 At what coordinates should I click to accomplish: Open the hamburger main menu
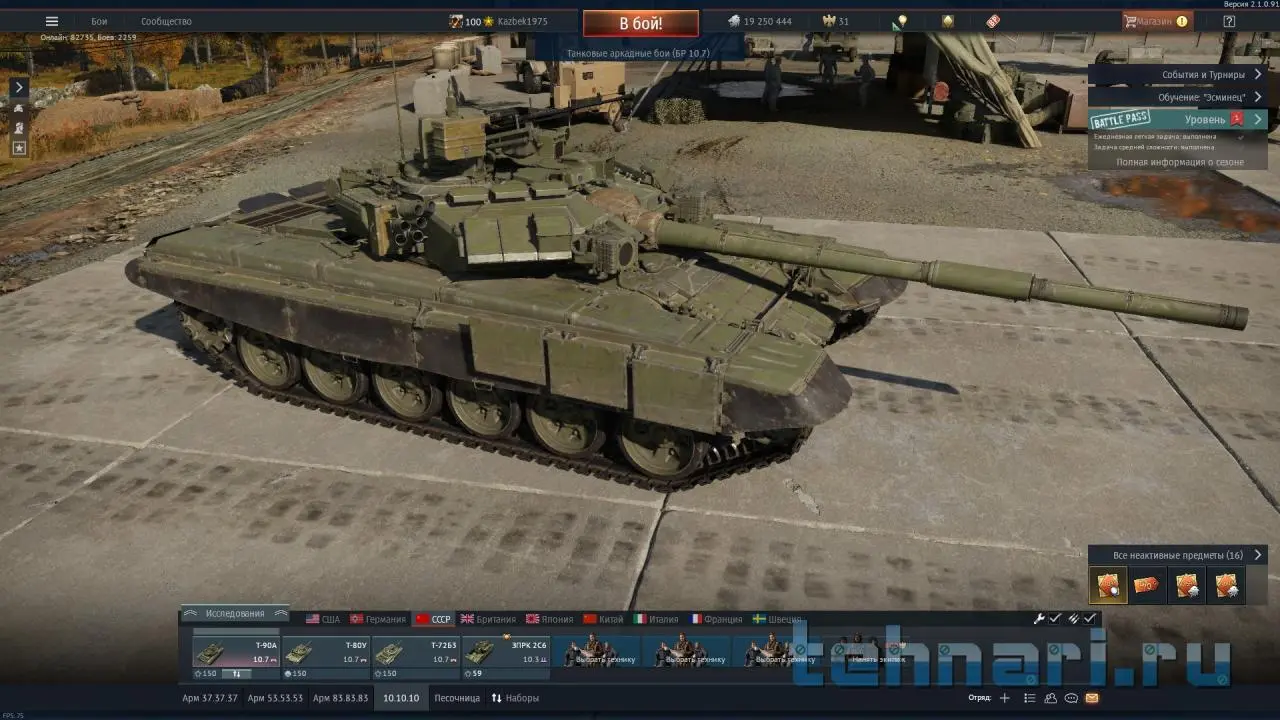coord(52,21)
